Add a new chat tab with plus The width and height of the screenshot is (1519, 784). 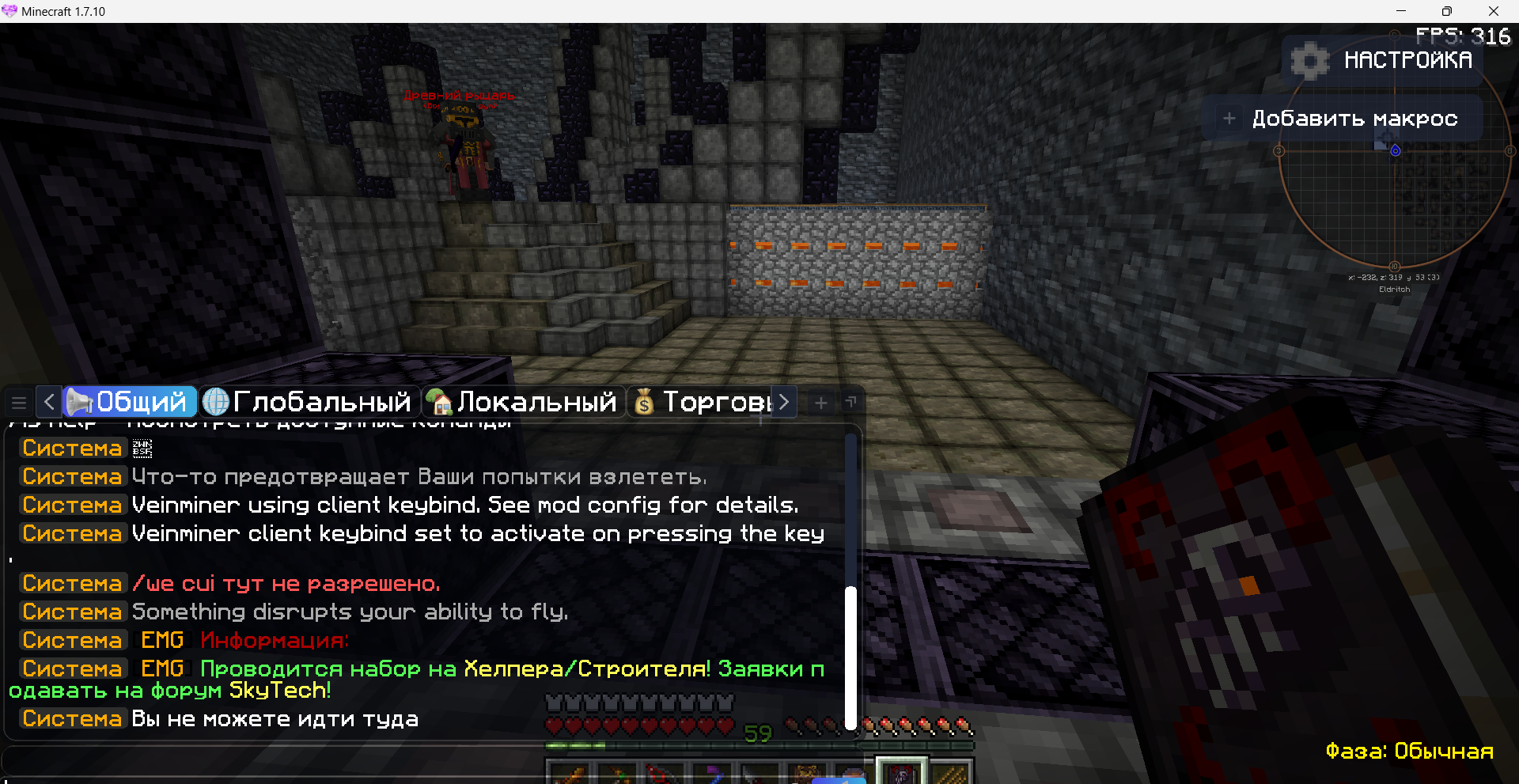coord(821,403)
